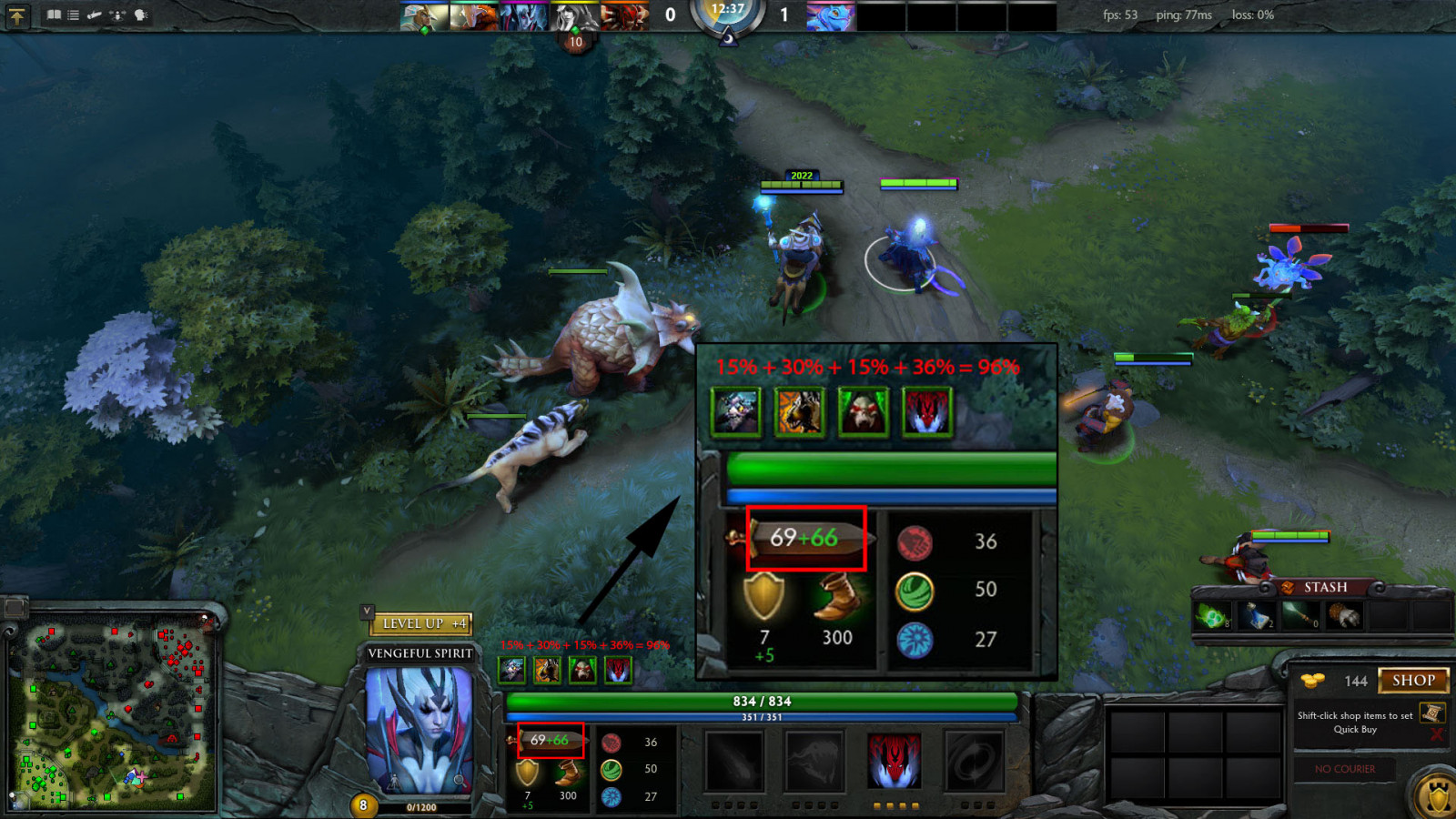Click the Quick Buy scroll icon

click(x=1431, y=713)
